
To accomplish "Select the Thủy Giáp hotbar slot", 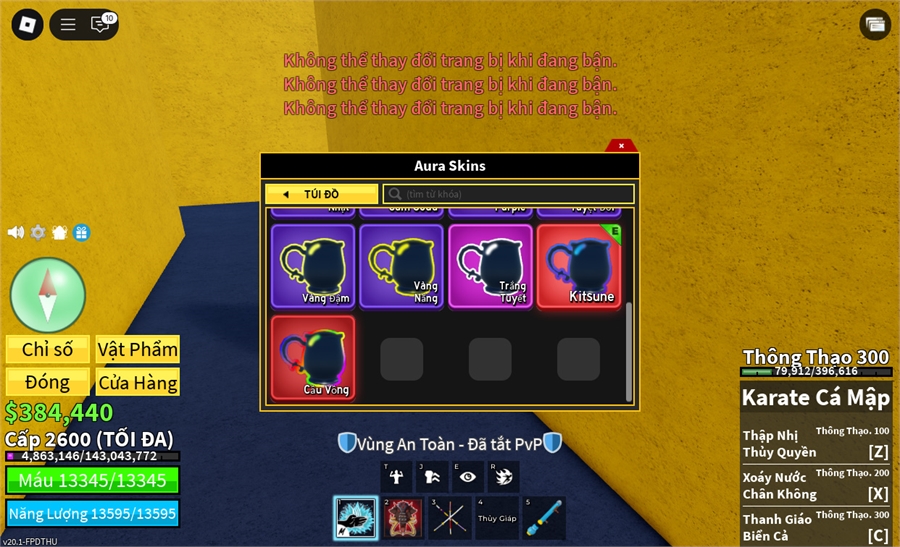I will click(x=497, y=518).
